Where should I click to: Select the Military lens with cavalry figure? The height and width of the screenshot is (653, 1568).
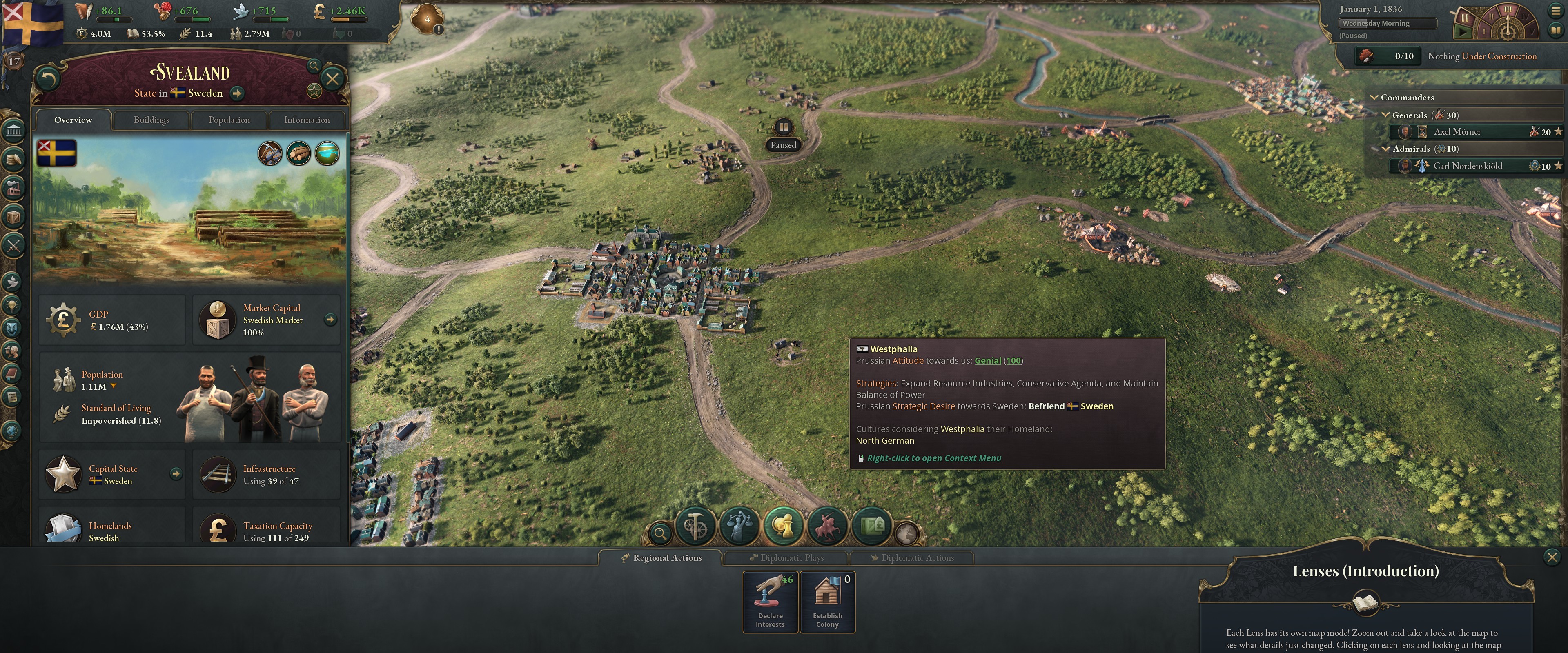(828, 526)
